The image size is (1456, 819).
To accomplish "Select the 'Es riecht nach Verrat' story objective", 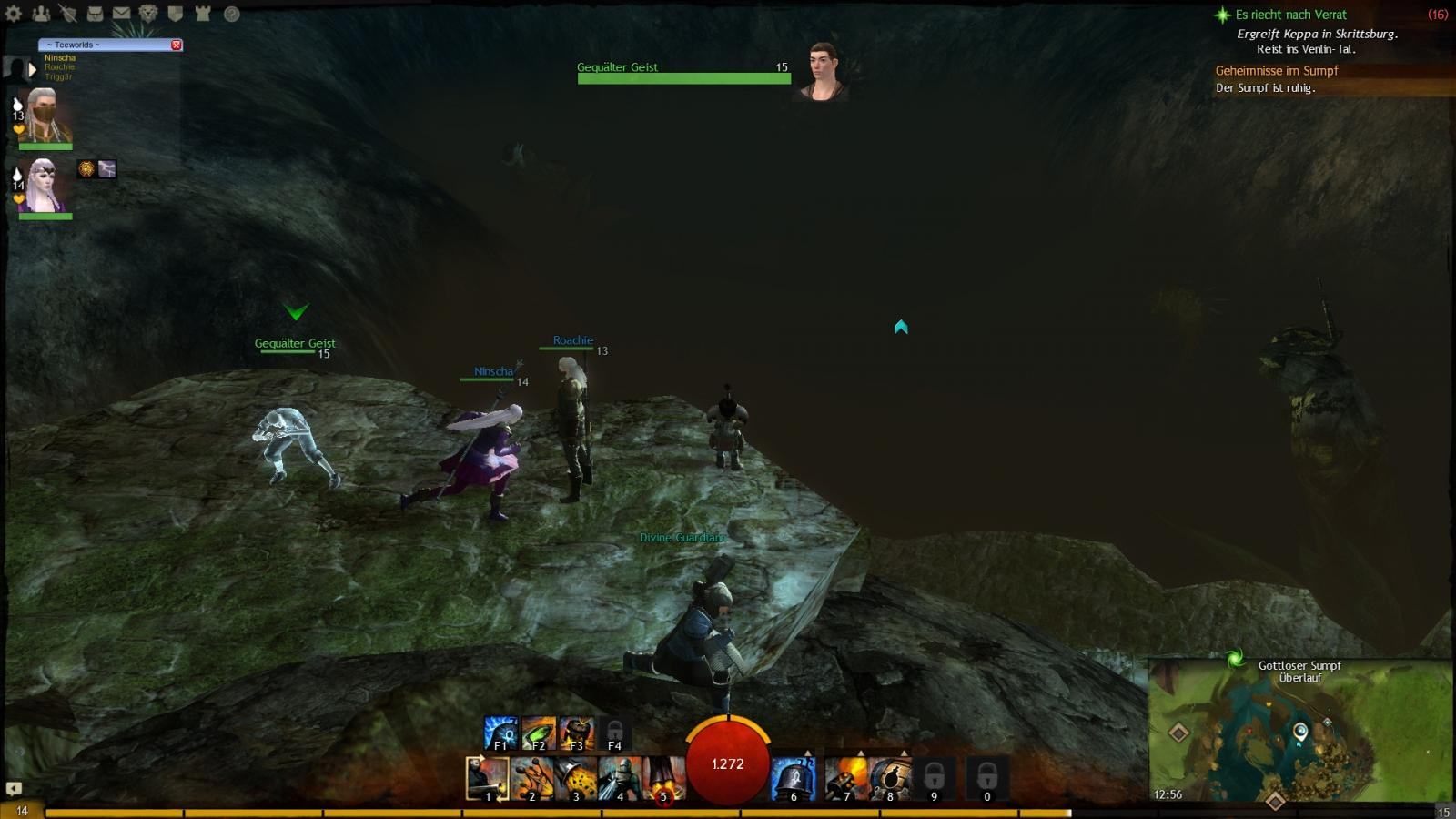I will (x=1290, y=15).
